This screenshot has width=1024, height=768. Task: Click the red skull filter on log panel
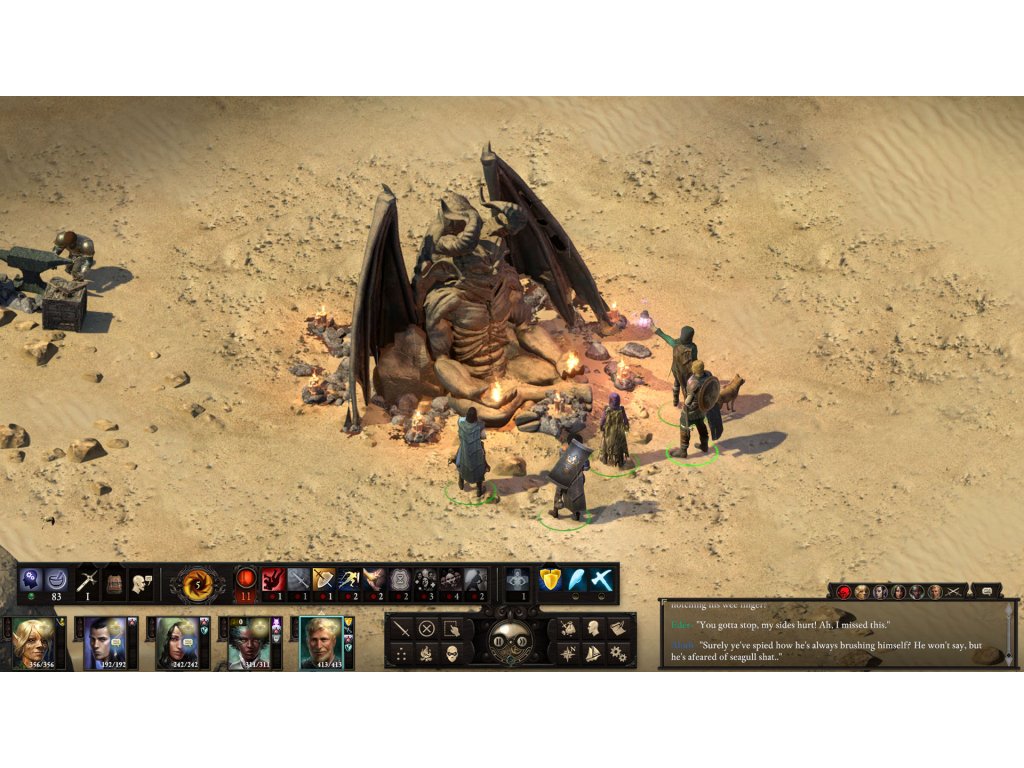(843, 592)
